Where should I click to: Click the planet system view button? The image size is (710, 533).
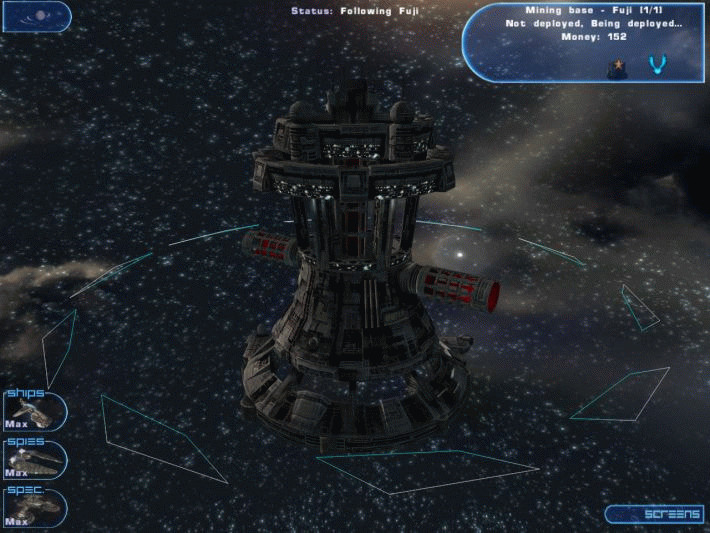(x=35, y=16)
